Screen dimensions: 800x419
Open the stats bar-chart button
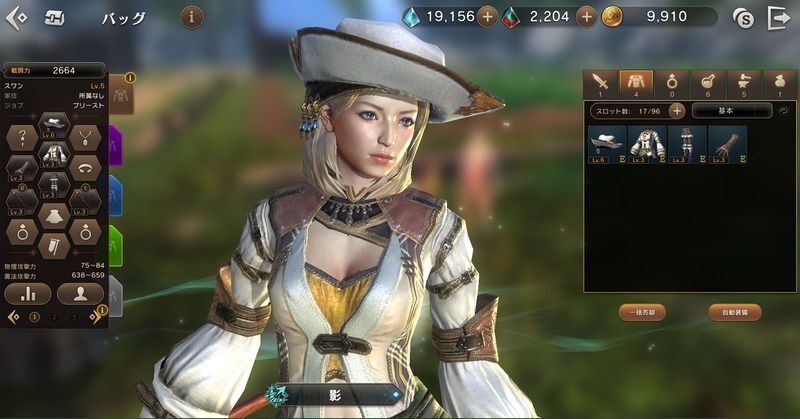(28, 294)
